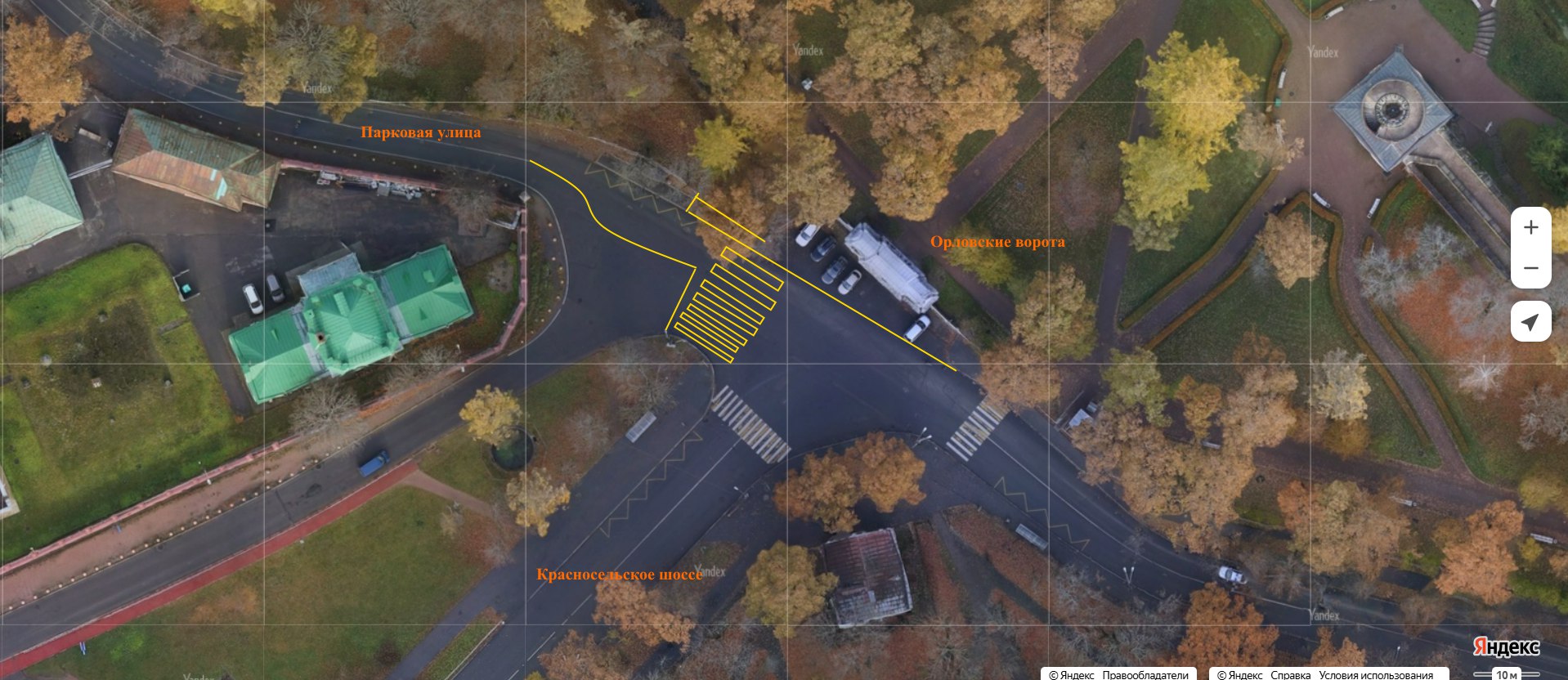Zoom in with the plus button
The width and height of the screenshot is (1568, 680).
pyautogui.click(x=1530, y=228)
